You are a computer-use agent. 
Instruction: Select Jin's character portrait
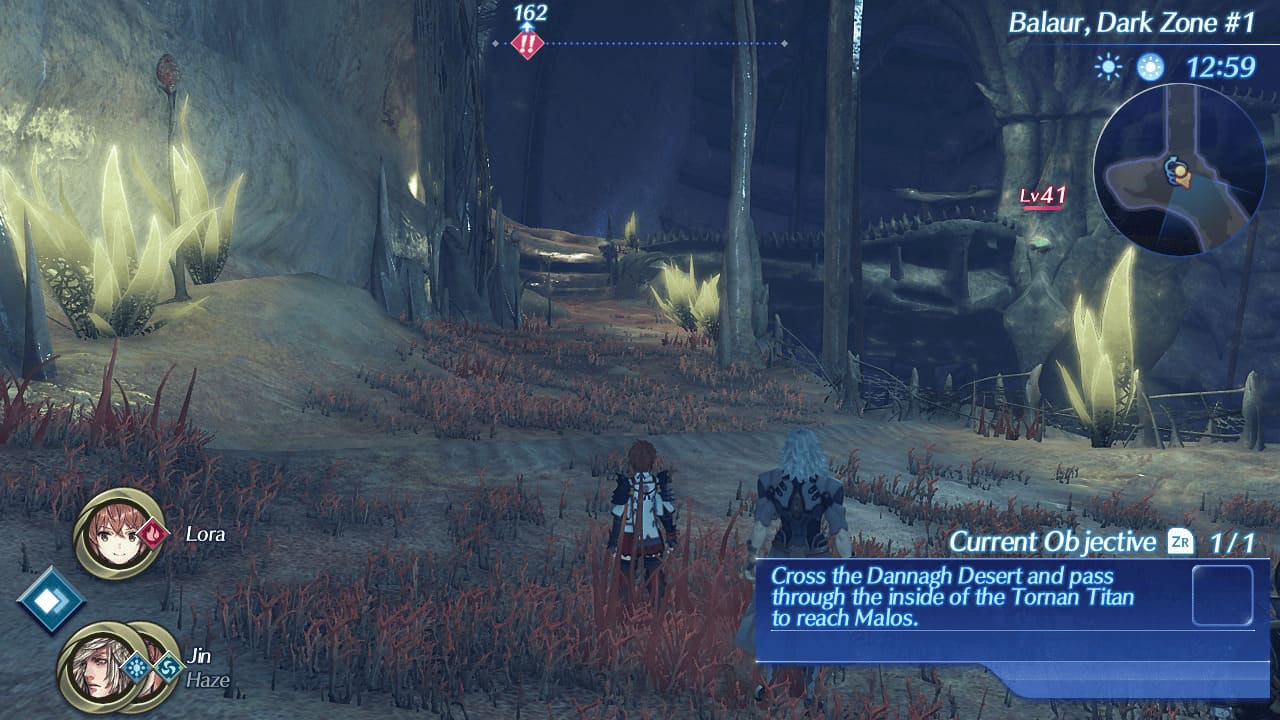tap(98, 667)
